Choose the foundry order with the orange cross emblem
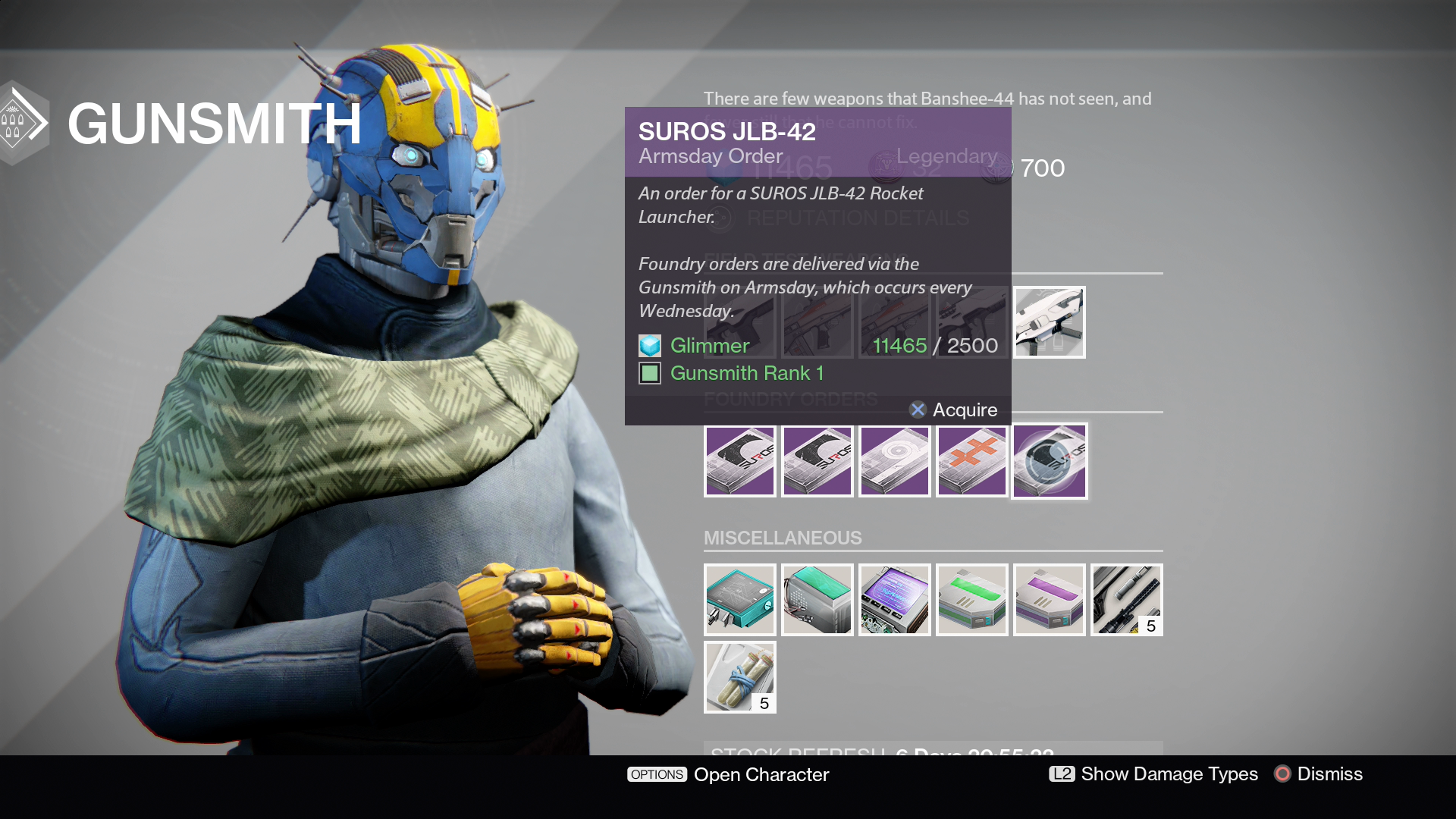This screenshot has width=1456, height=819. click(971, 461)
